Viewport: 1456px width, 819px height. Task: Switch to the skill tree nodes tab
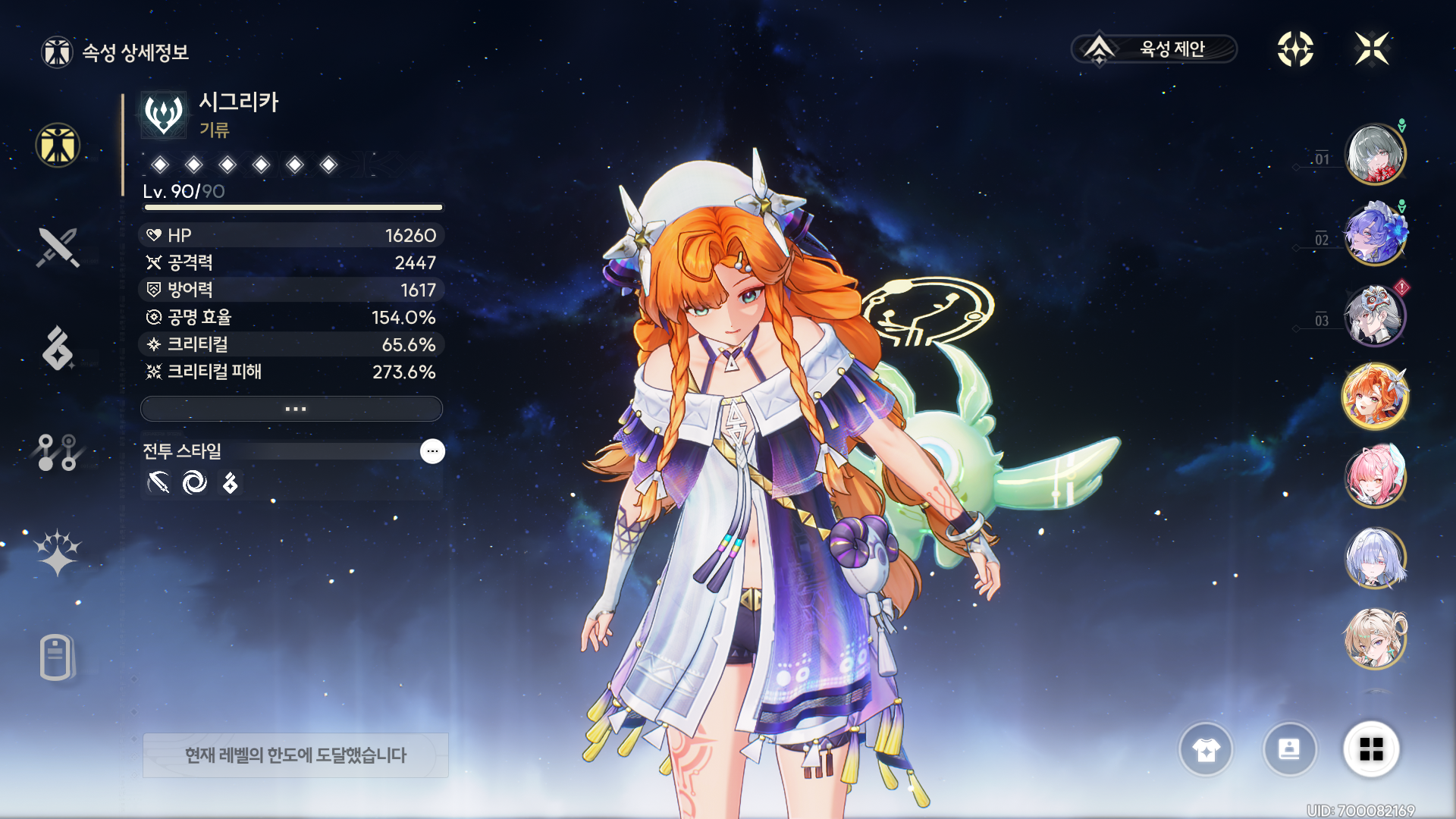pyautogui.click(x=58, y=452)
